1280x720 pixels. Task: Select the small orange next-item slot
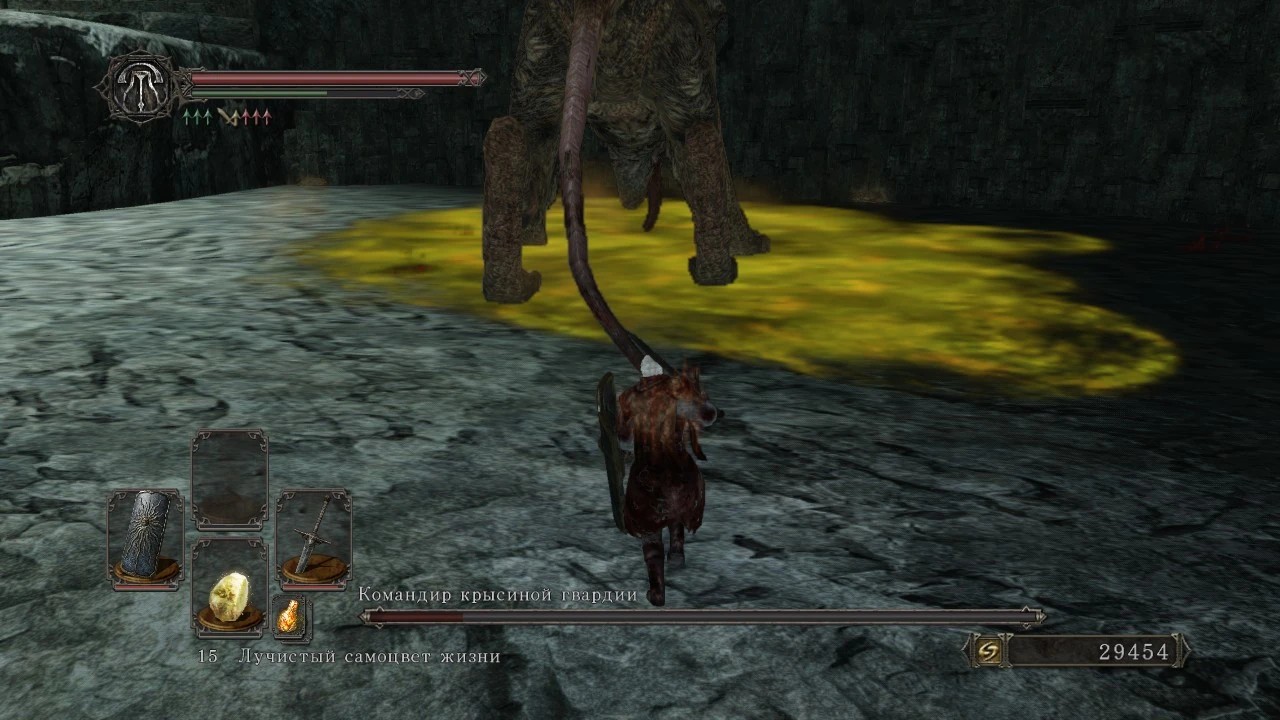[291, 617]
